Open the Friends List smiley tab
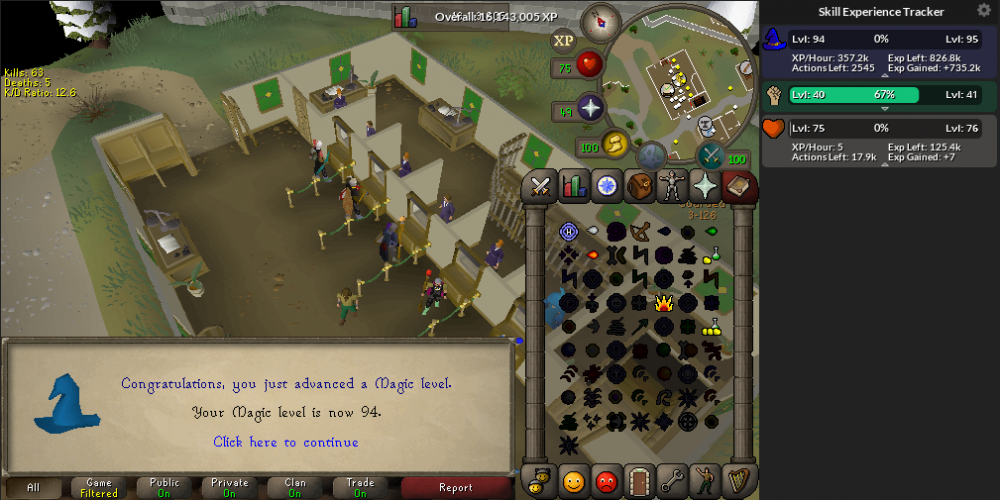 pos(573,478)
